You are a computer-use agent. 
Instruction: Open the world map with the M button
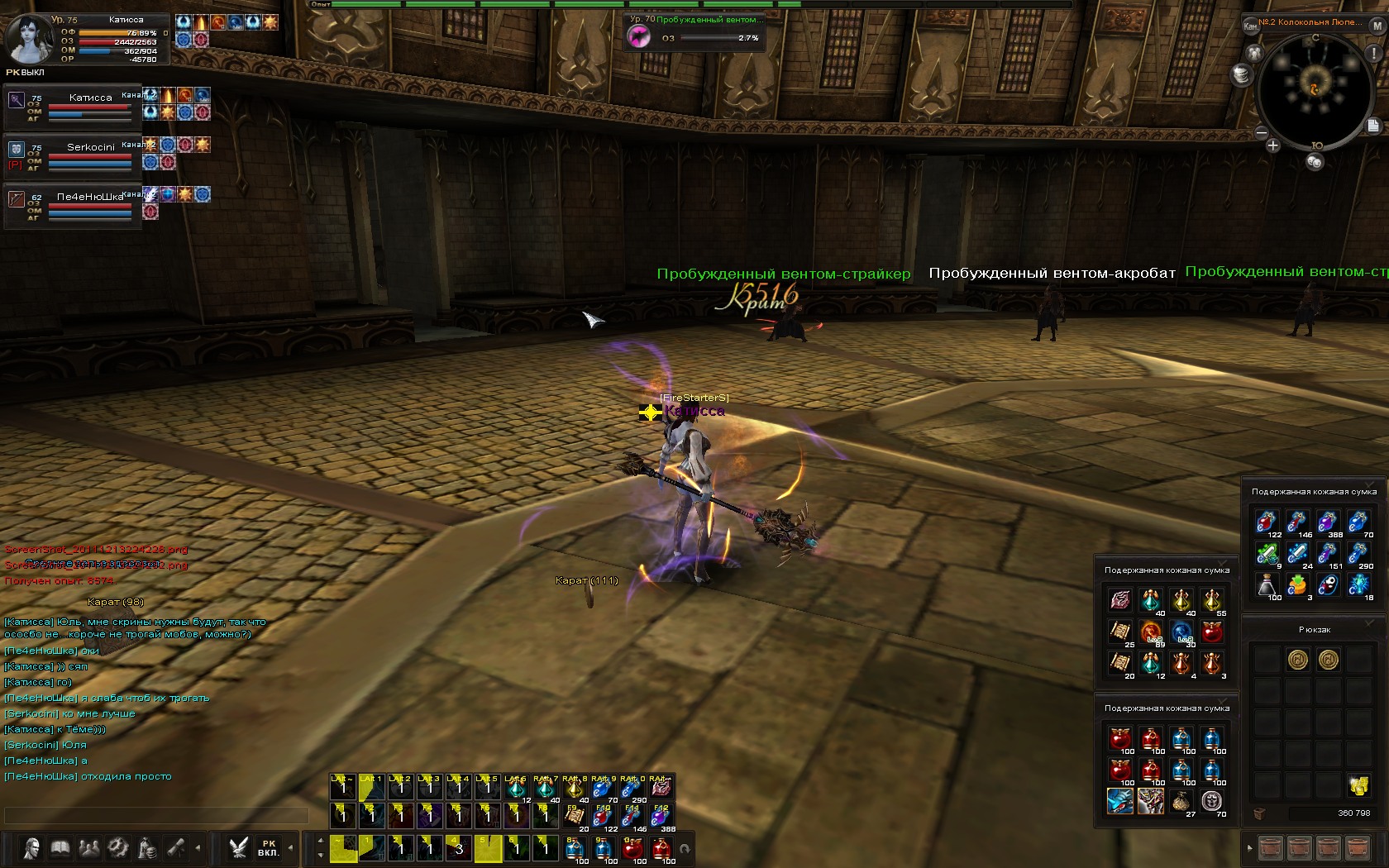click(x=1377, y=26)
